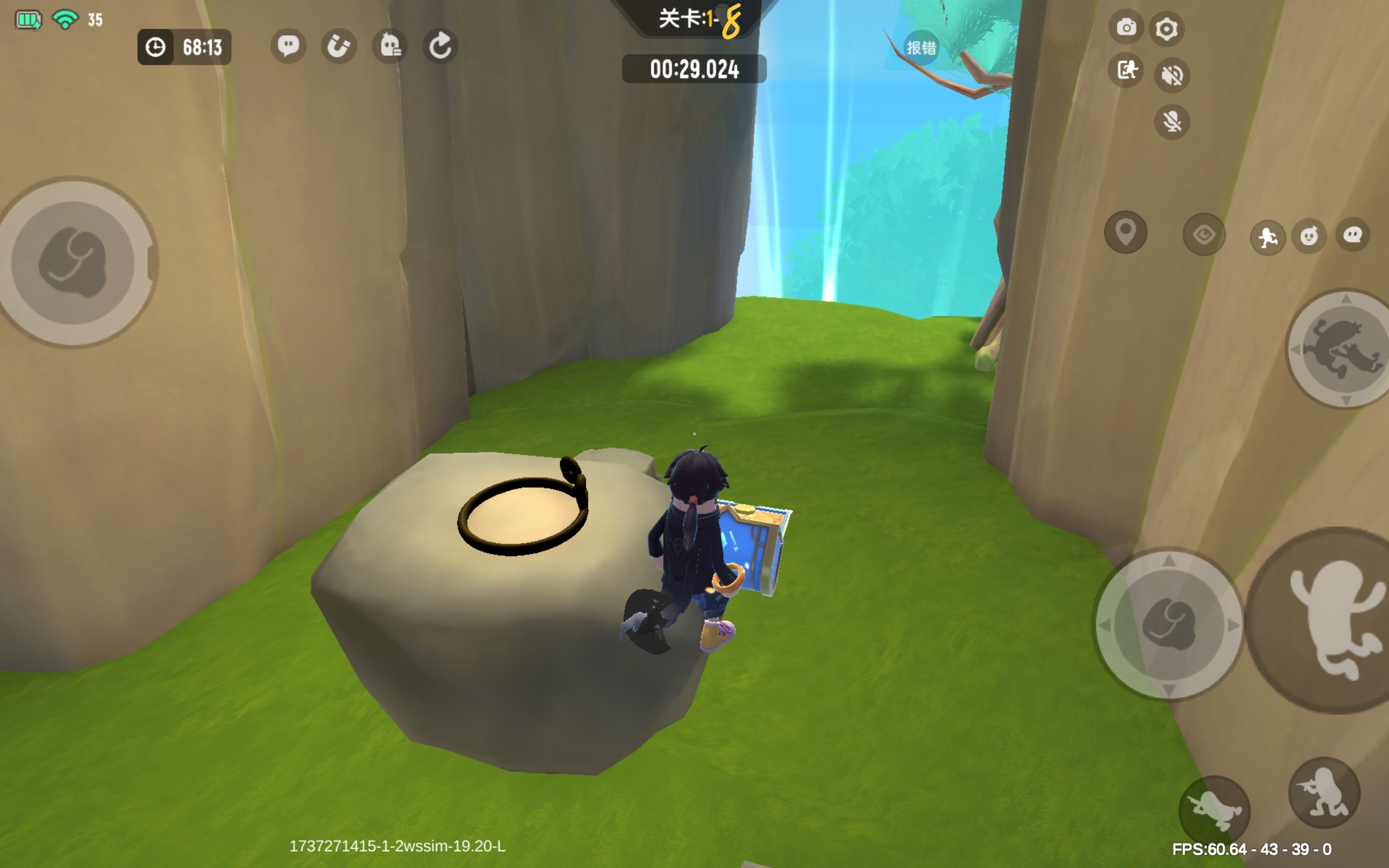Toggle the eye view button
Viewport: 1389px width, 868px height.
click(1203, 235)
